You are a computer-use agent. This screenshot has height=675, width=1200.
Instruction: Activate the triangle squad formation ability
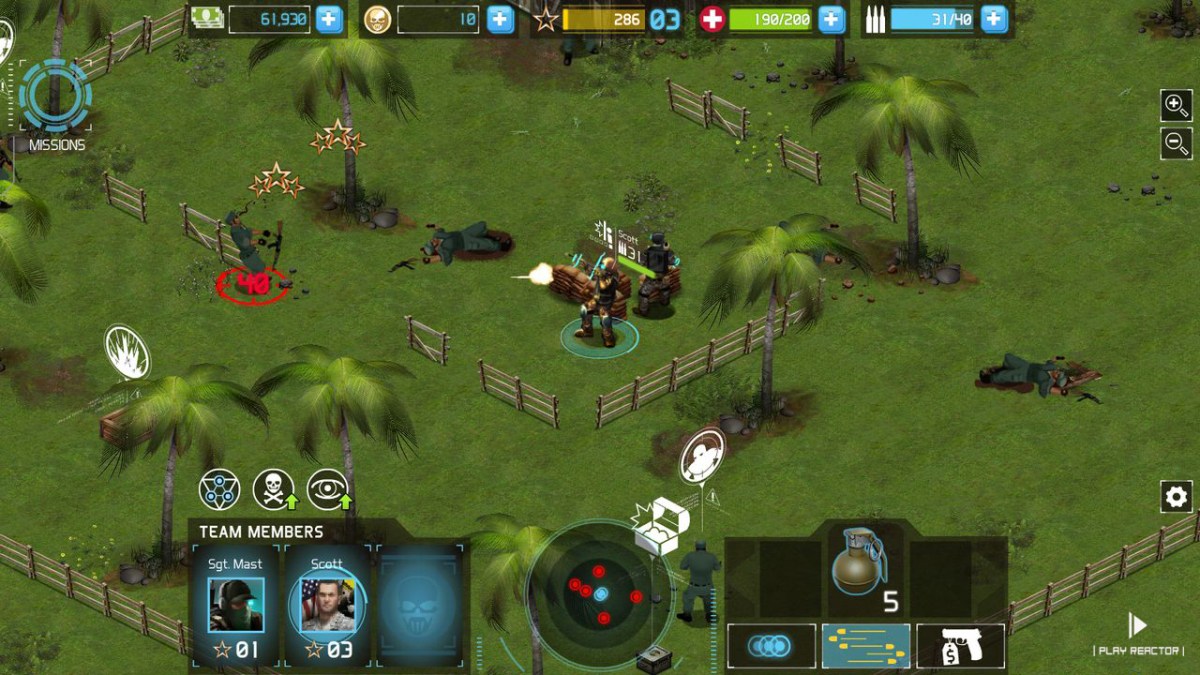pyautogui.click(x=219, y=488)
